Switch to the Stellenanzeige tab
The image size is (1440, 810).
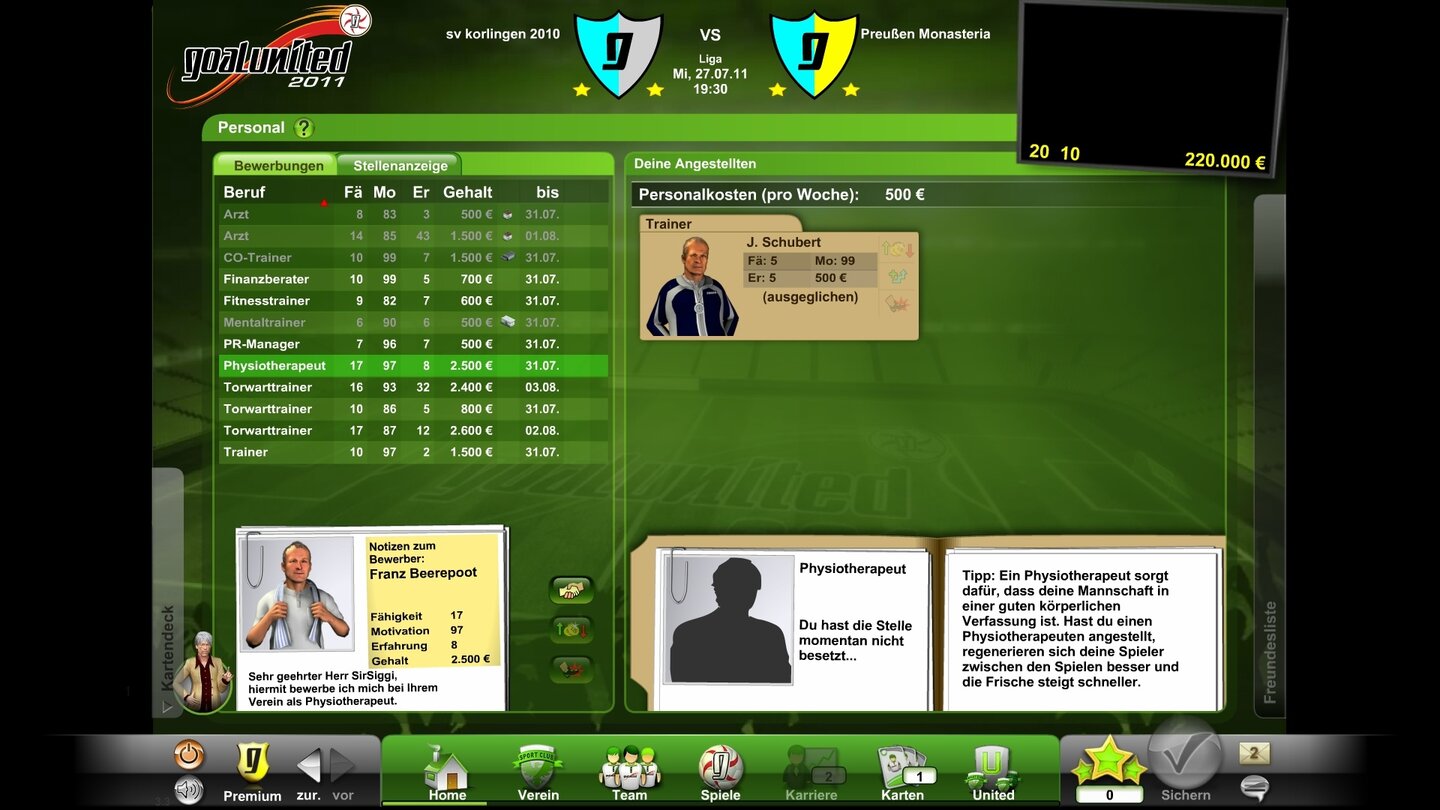(398, 164)
